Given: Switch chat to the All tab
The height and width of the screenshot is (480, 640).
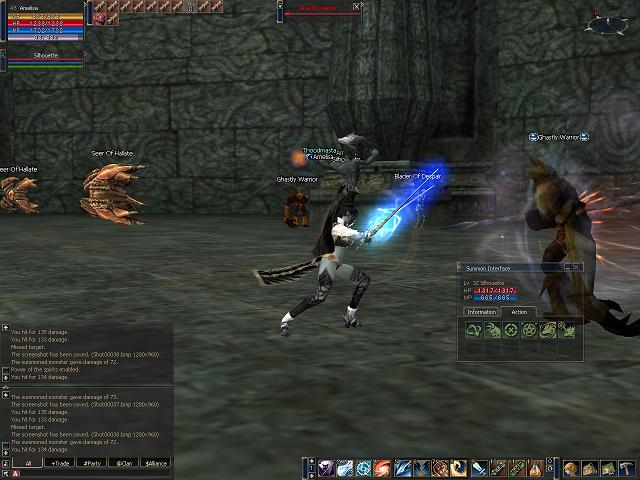Looking at the screenshot, I should tap(28, 463).
